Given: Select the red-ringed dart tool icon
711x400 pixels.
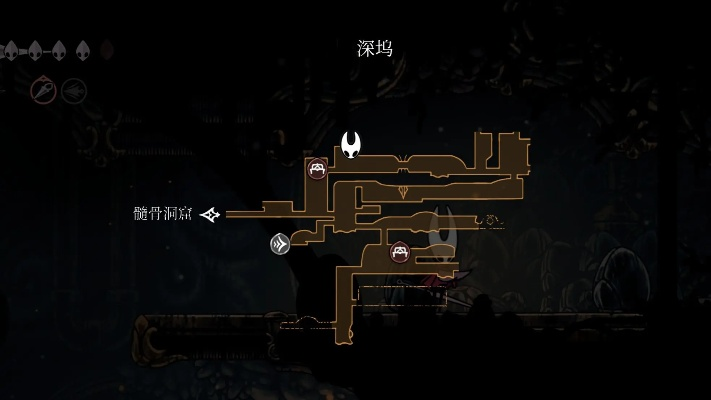Looking at the screenshot, I should pos(43,91).
